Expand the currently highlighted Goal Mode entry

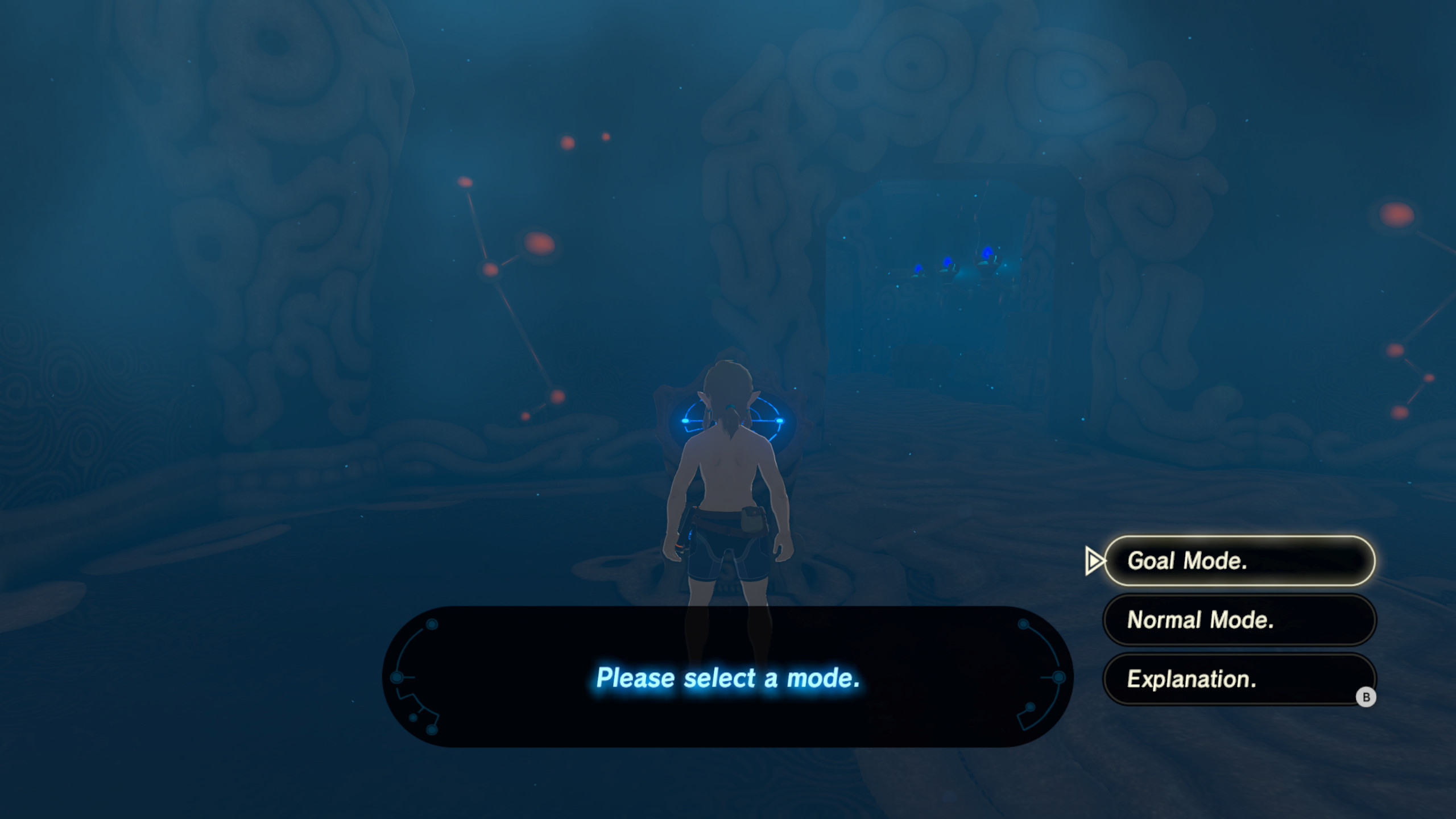[x=1239, y=562]
